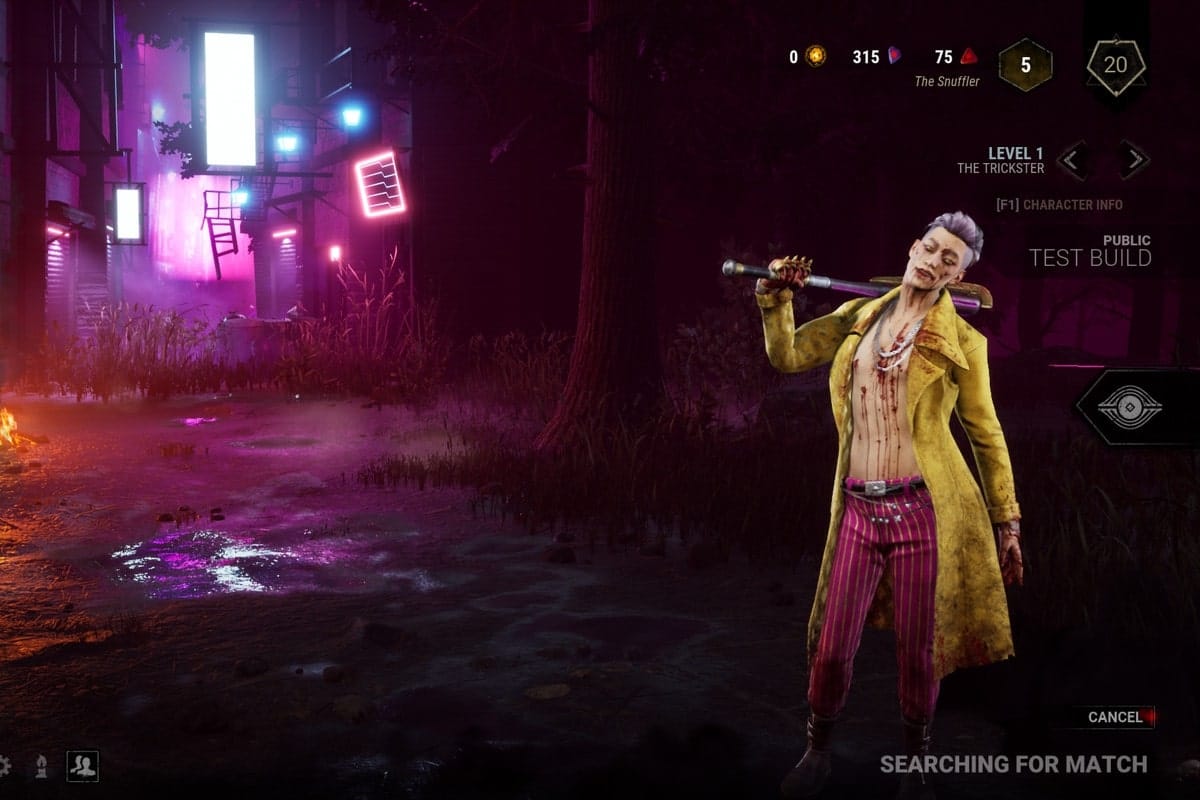Open the rank 20 emblem
This screenshot has height=800, width=1200.
1116,66
